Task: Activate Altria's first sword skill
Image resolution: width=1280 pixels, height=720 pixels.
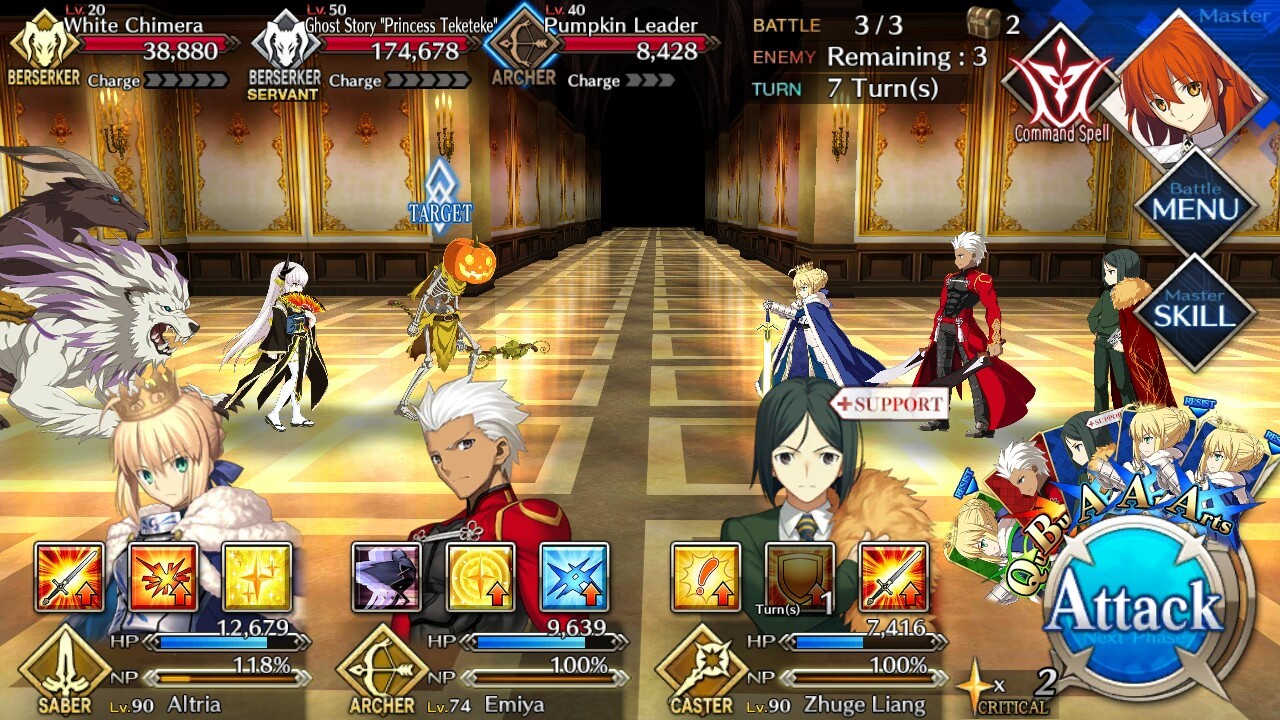Action: click(x=69, y=577)
